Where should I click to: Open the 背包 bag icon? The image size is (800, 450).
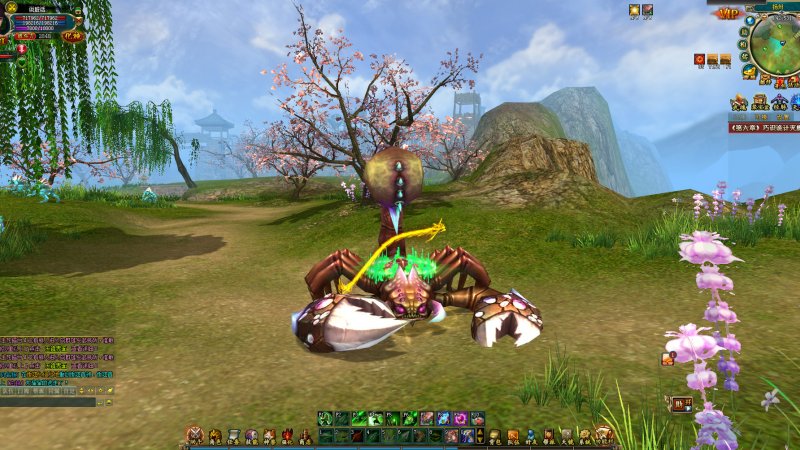[494, 435]
